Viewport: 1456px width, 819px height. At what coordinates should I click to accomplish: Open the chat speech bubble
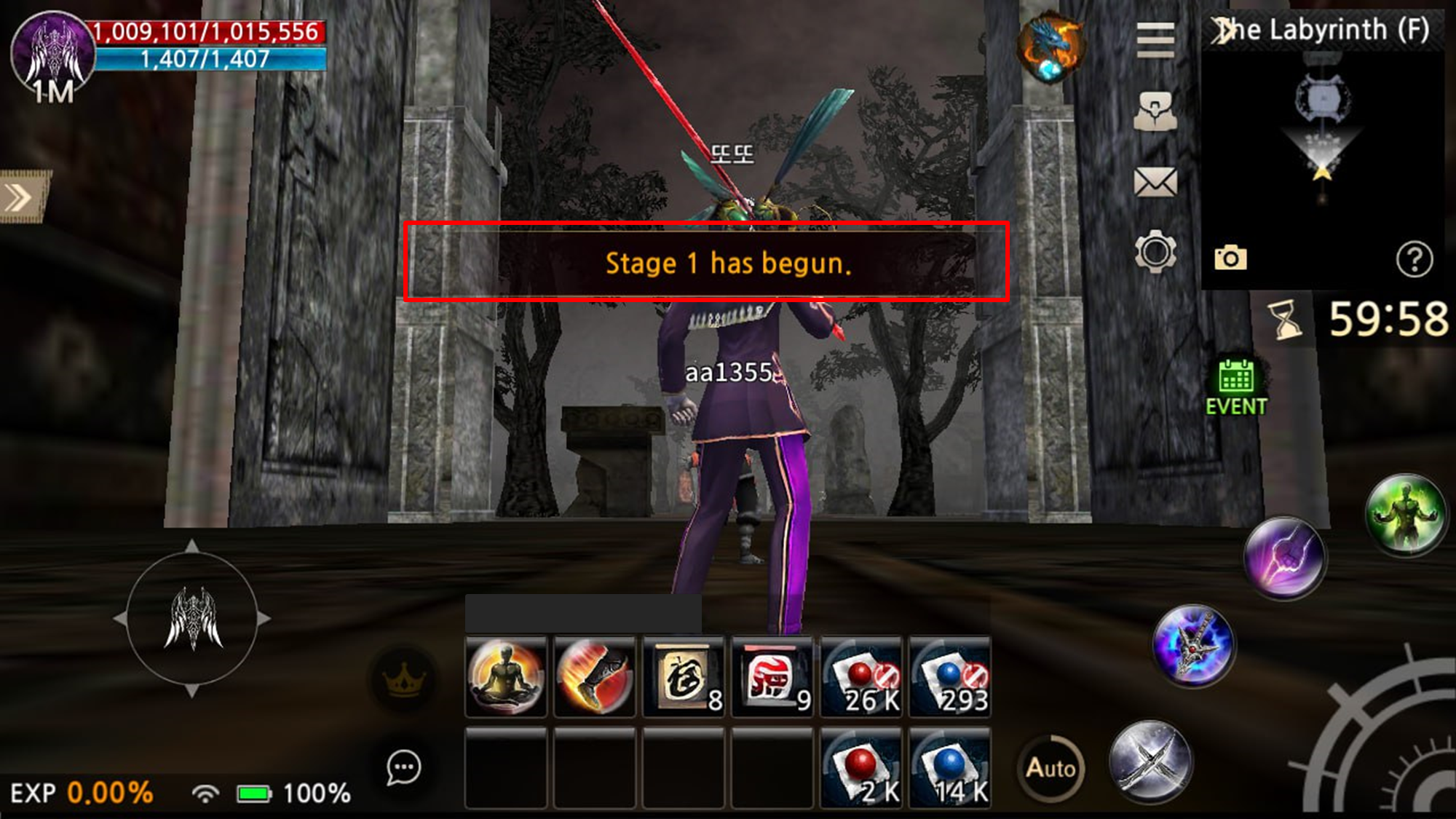(403, 767)
